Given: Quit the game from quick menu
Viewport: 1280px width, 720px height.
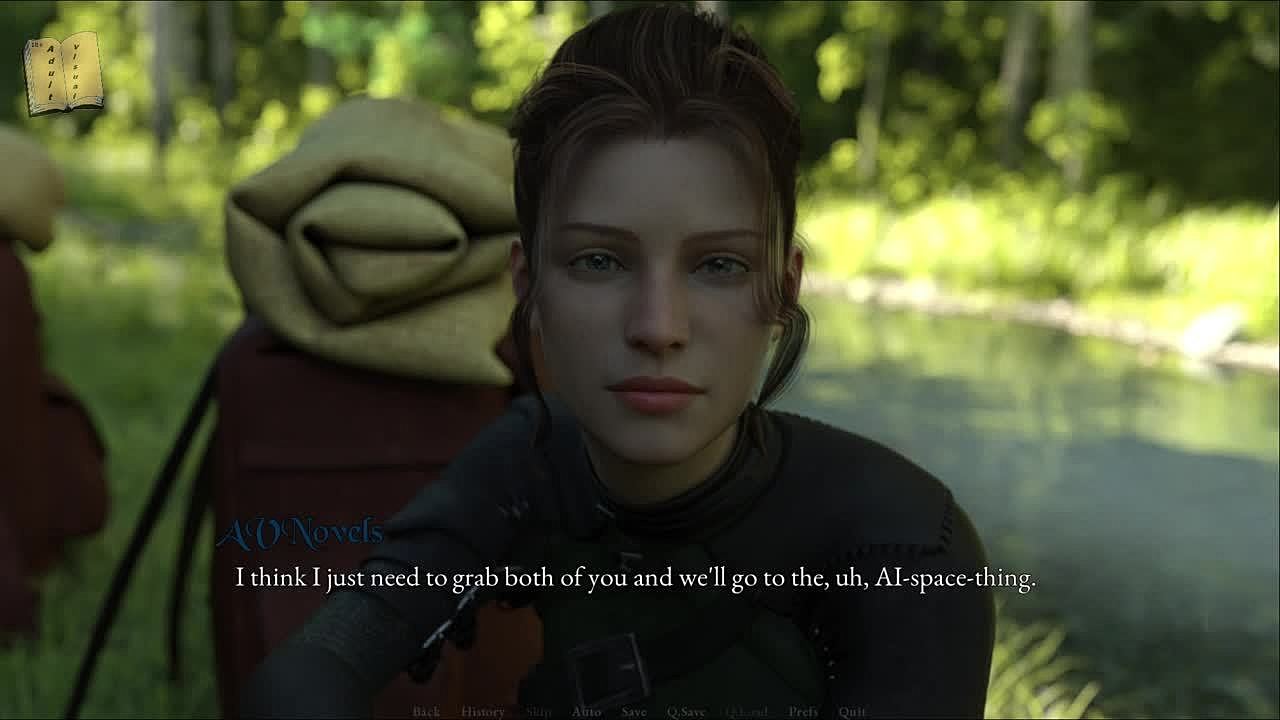Looking at the screenshot, I should [852, 712].
